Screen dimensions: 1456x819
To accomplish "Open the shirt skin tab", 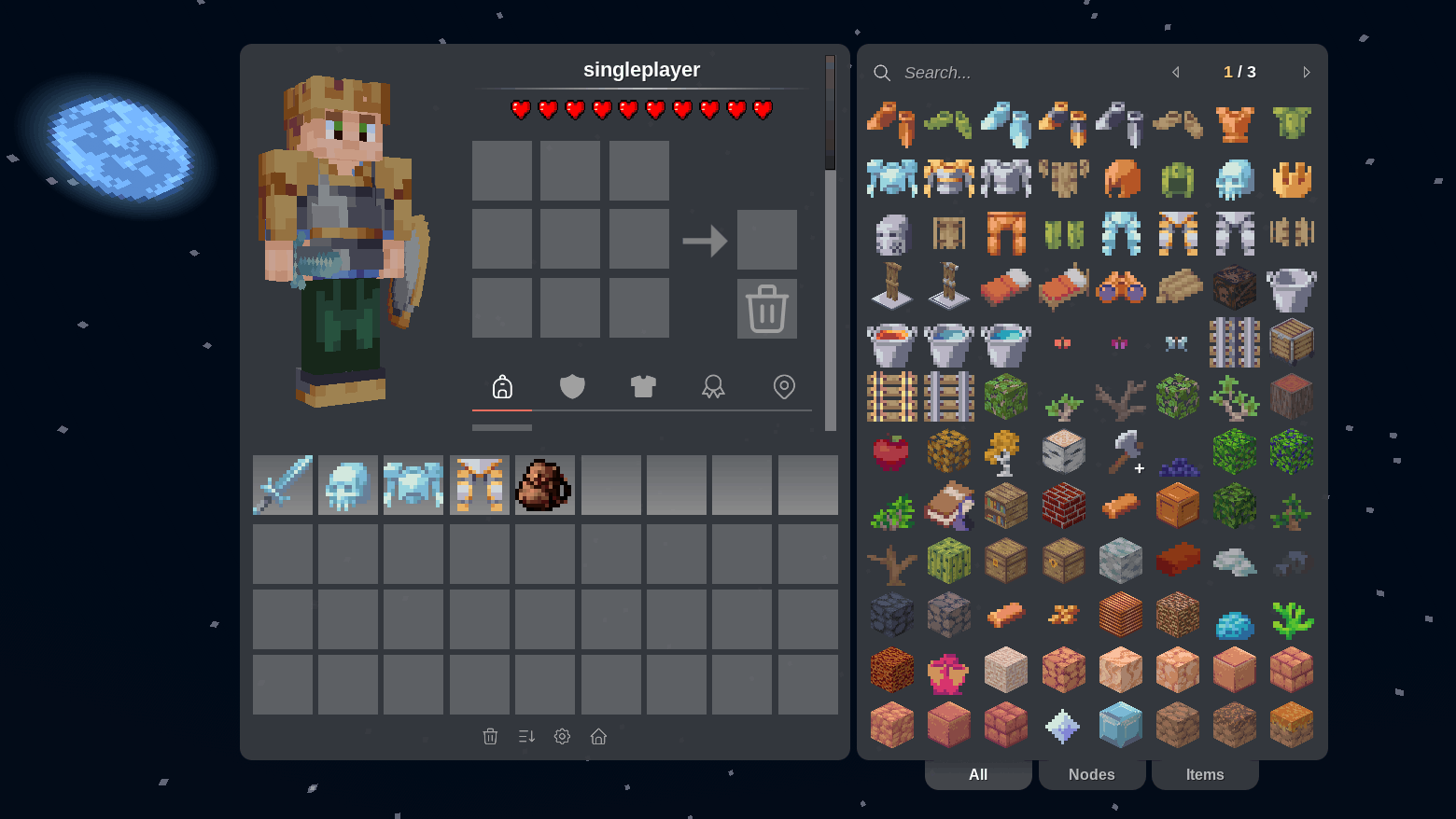I will [643, 386].
